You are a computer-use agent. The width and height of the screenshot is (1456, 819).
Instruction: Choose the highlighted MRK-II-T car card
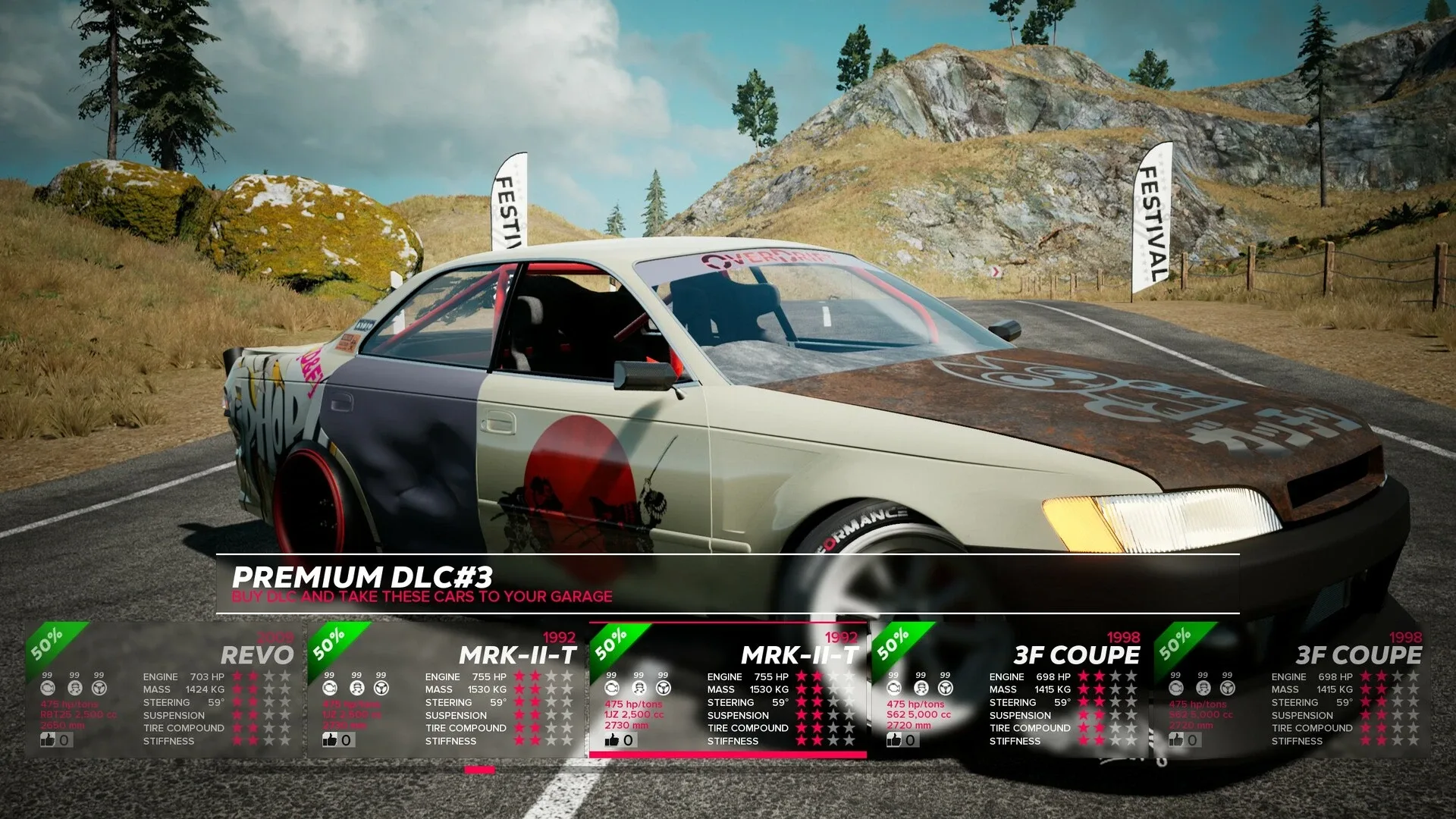[x=728, y=690]
